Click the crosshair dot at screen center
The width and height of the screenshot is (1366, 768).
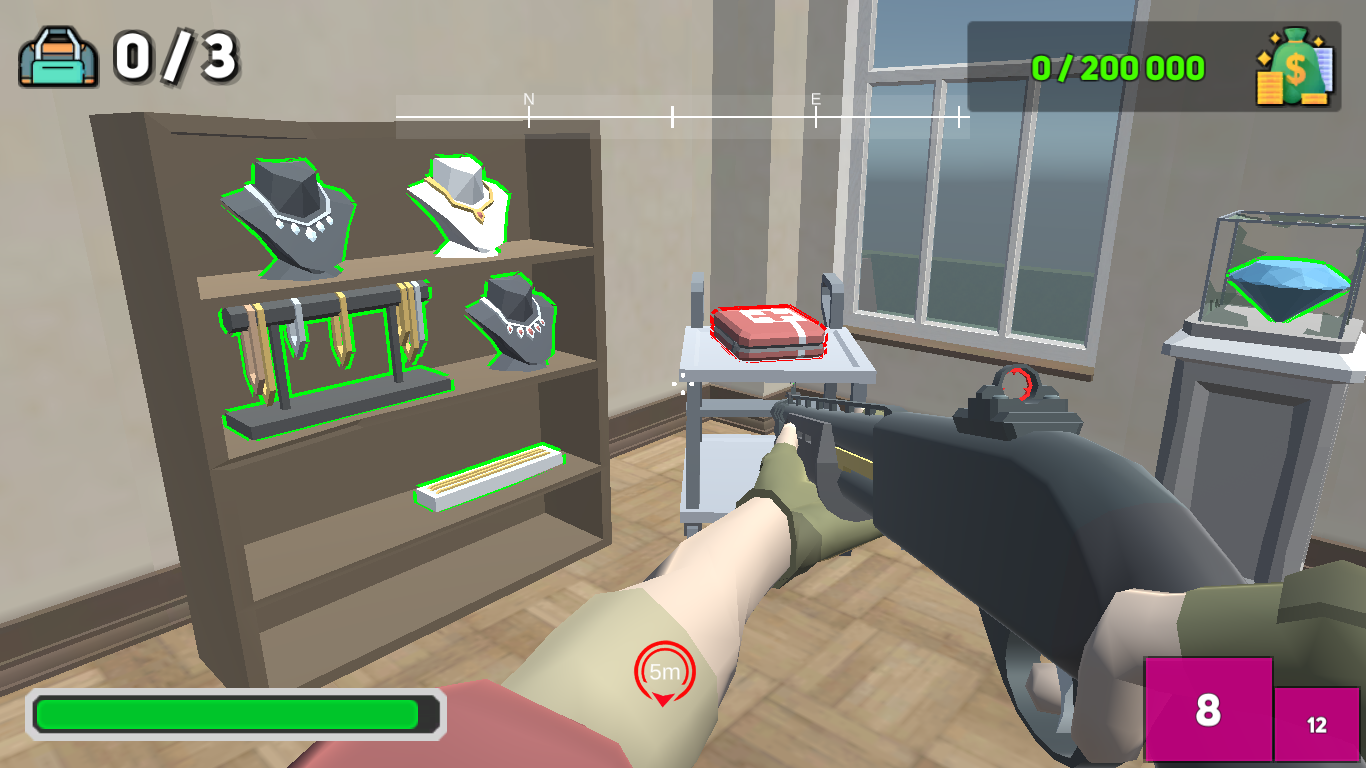(683, 384)
